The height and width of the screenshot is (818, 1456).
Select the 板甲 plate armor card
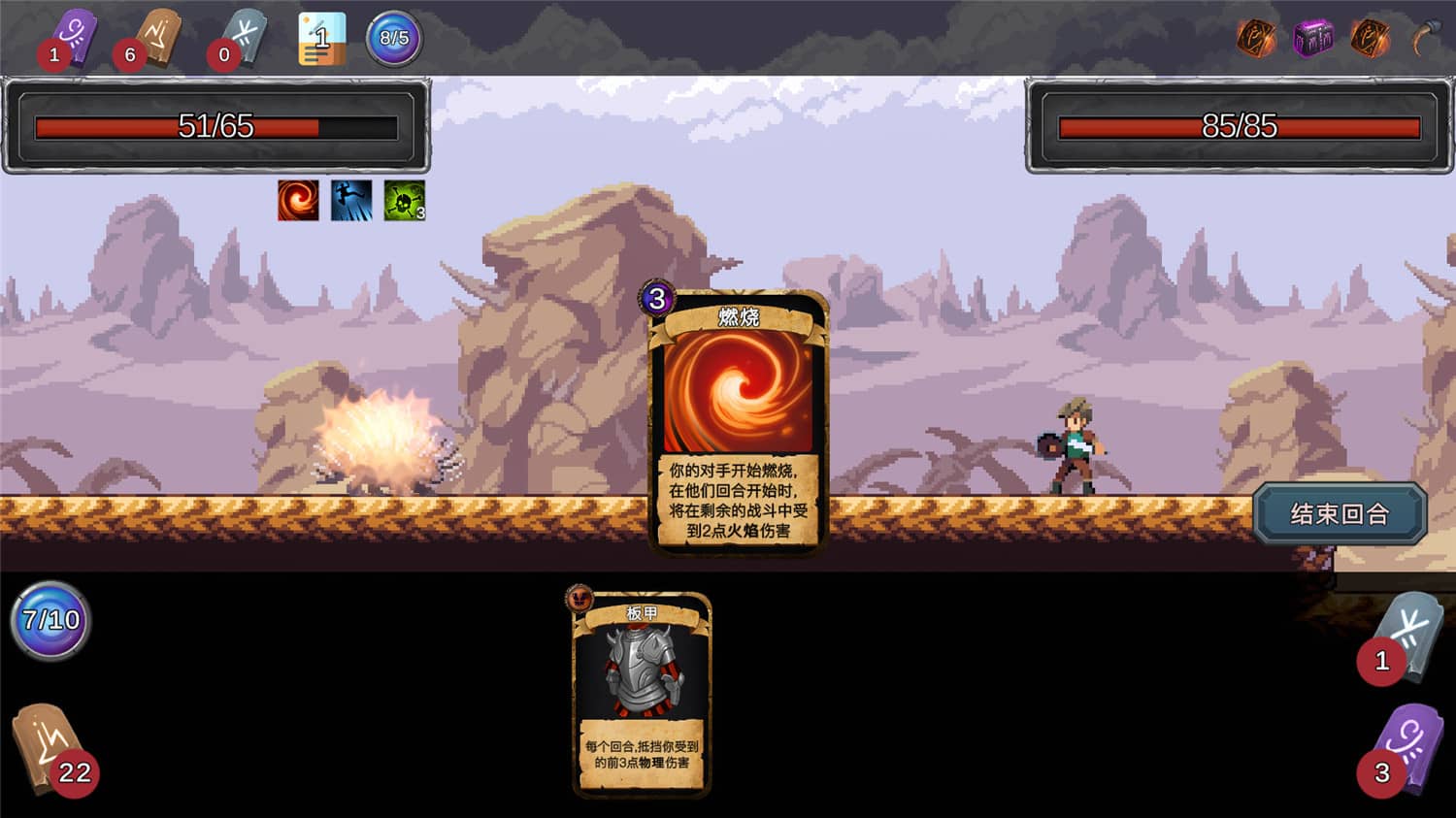point(642,694)
